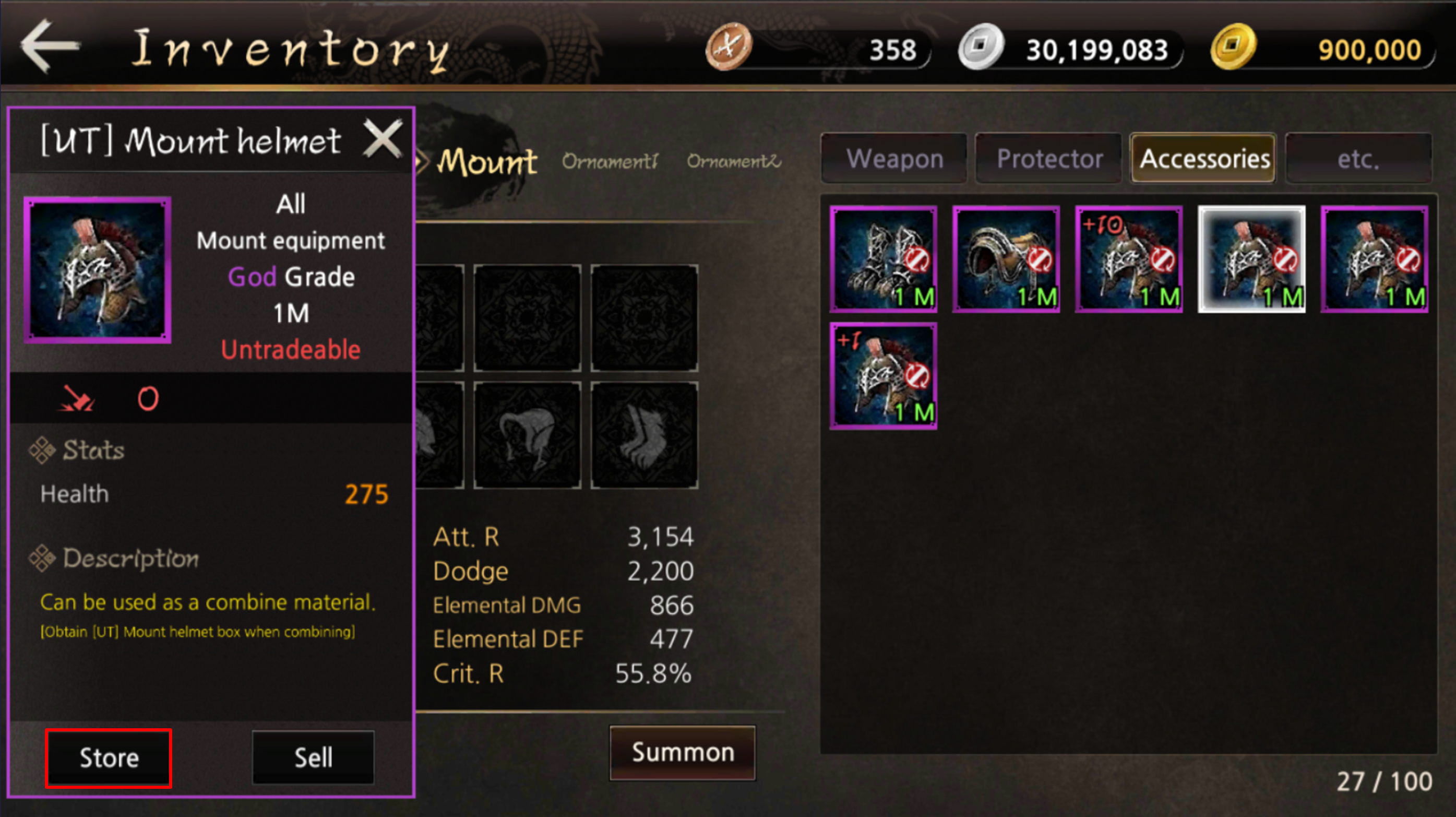Hit the Summon button
Viewport: 1456px width, 817px height.
(x=682, y=753)
